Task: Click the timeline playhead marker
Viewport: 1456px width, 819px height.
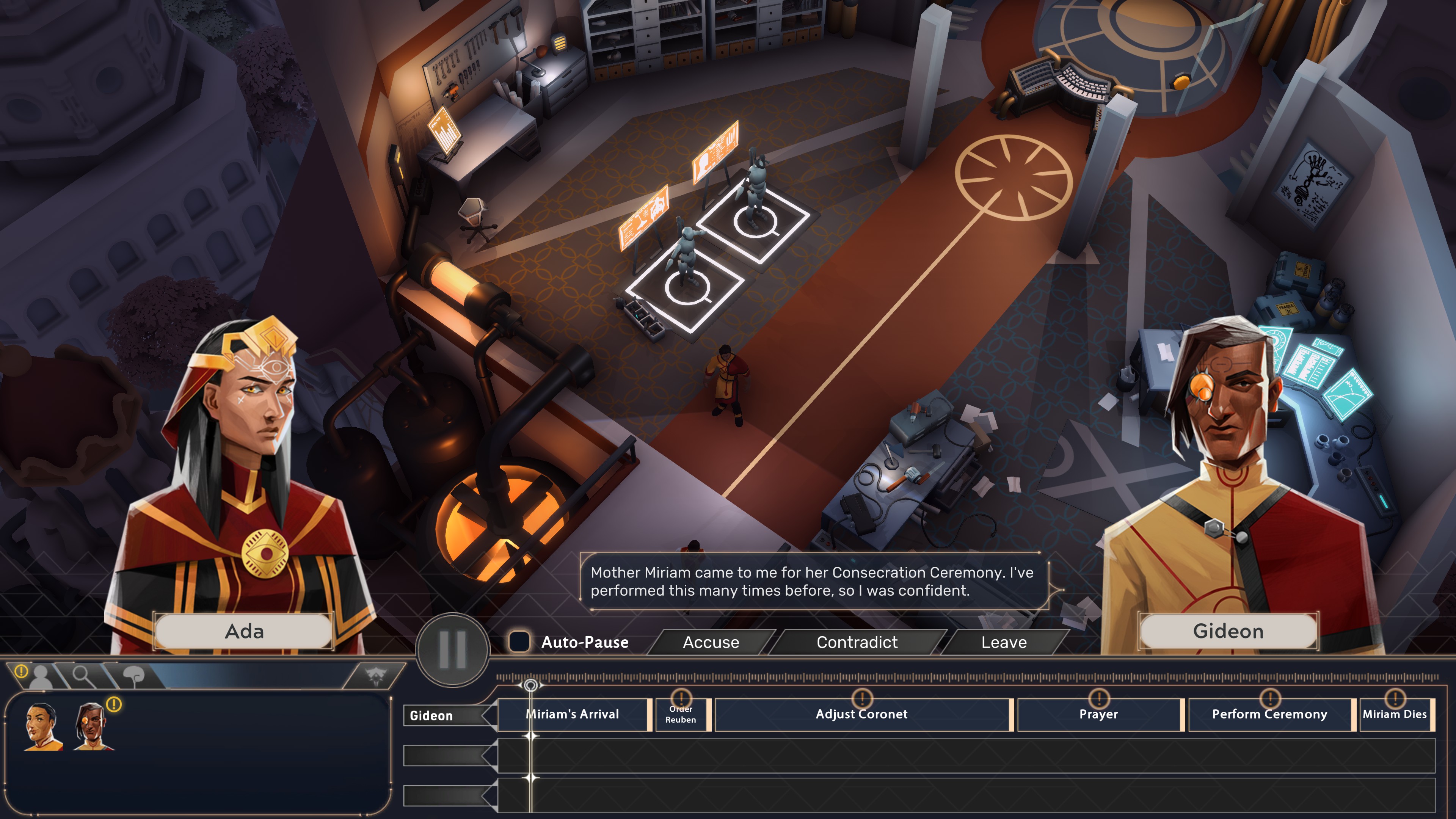Action: pyautogui.click(x=530, y=686)
